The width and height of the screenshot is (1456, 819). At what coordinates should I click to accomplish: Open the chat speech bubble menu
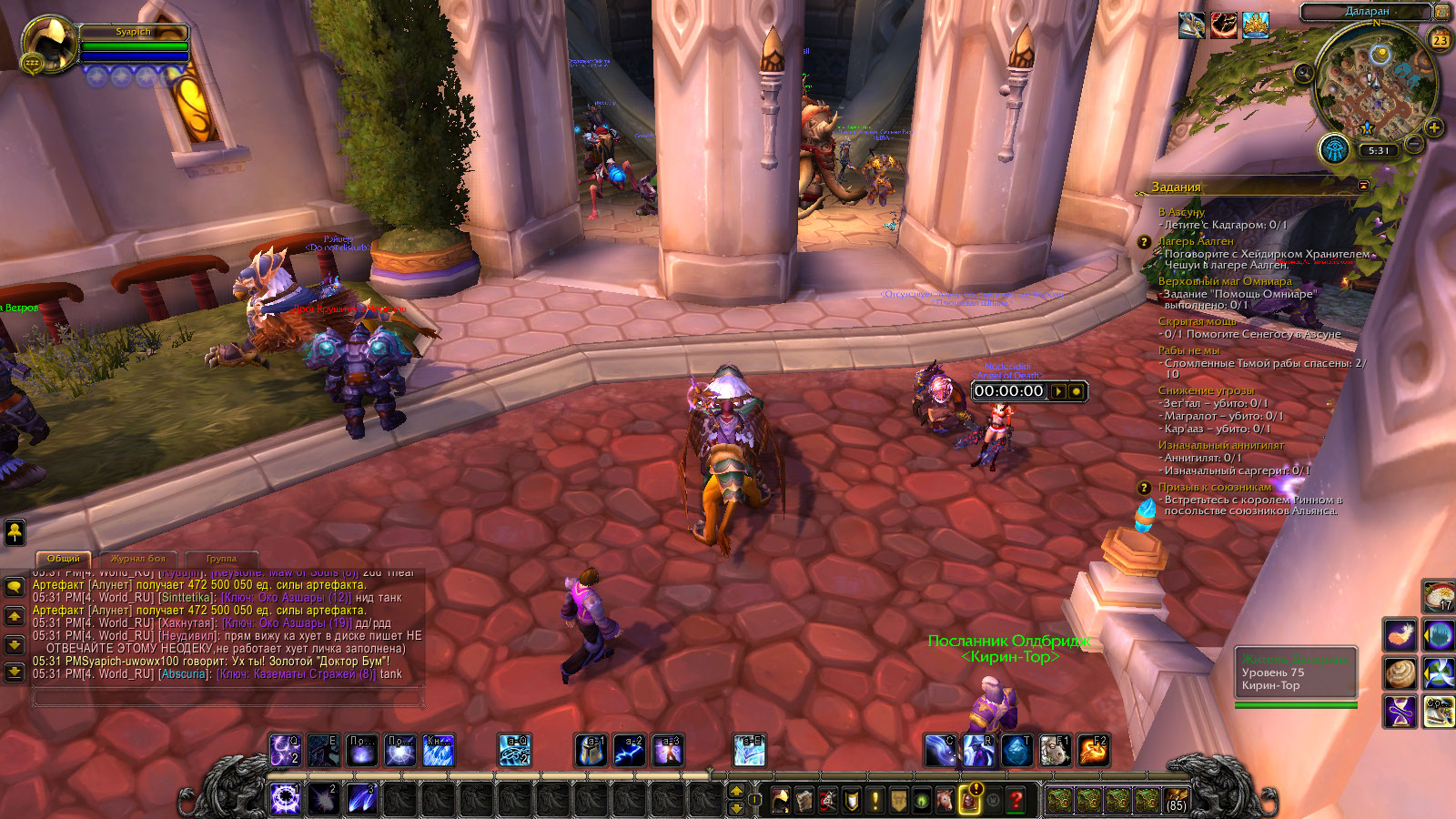[x=15, y=587]
